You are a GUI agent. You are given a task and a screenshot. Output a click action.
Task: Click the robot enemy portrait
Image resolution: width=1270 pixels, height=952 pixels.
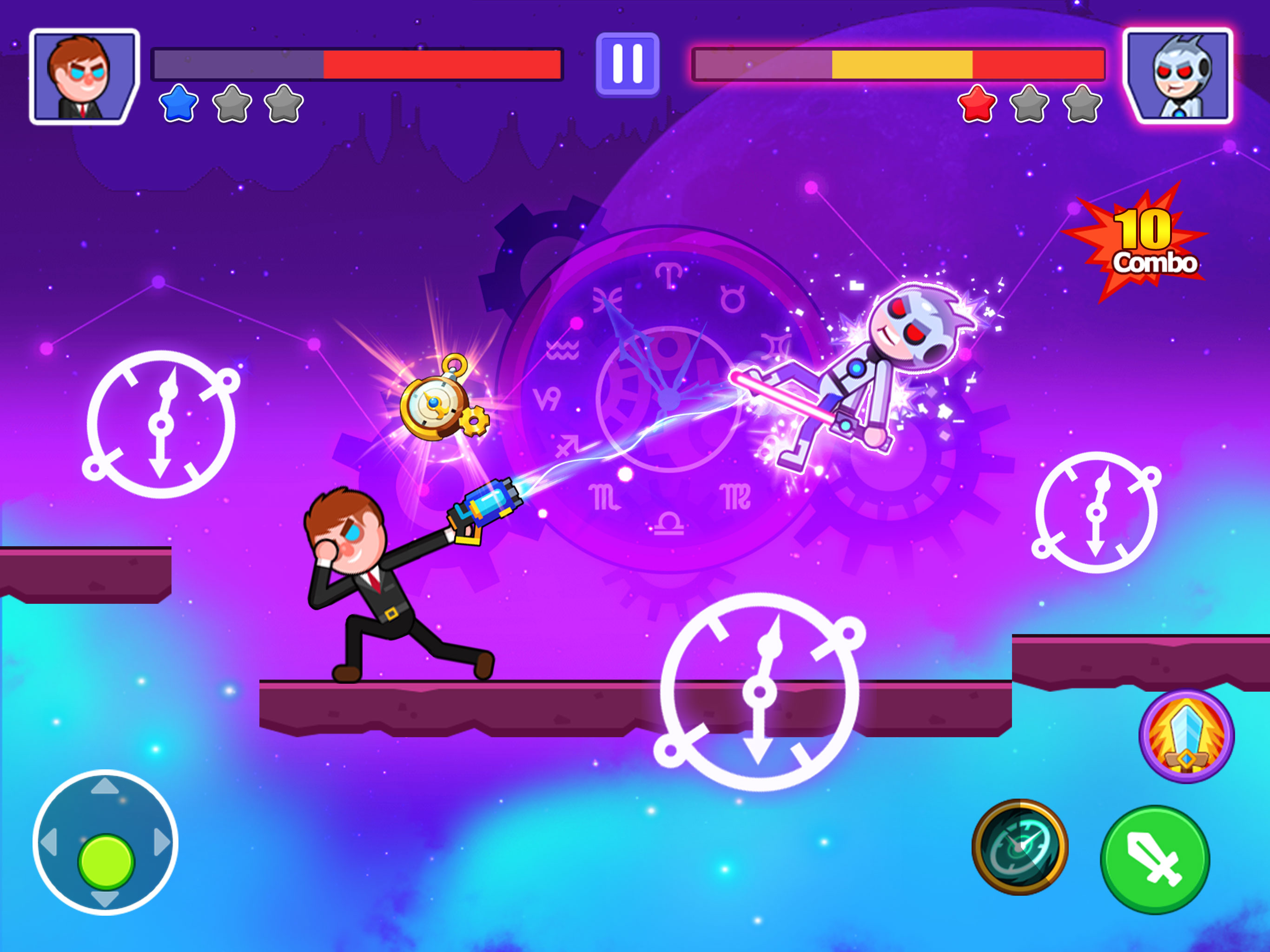coord(1177,76)
